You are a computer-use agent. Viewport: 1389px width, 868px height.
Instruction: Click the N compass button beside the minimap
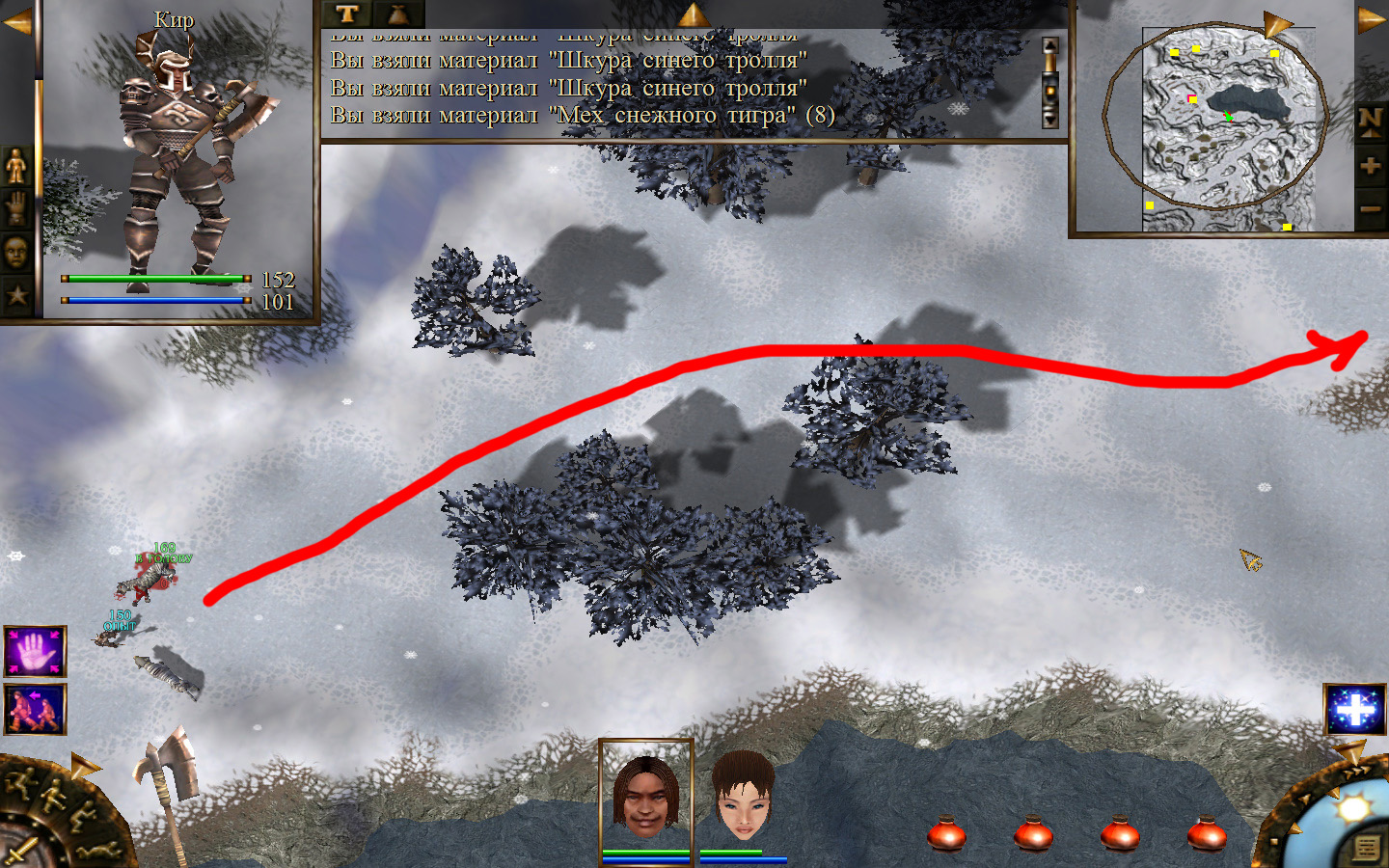(x=1370, y=121)
